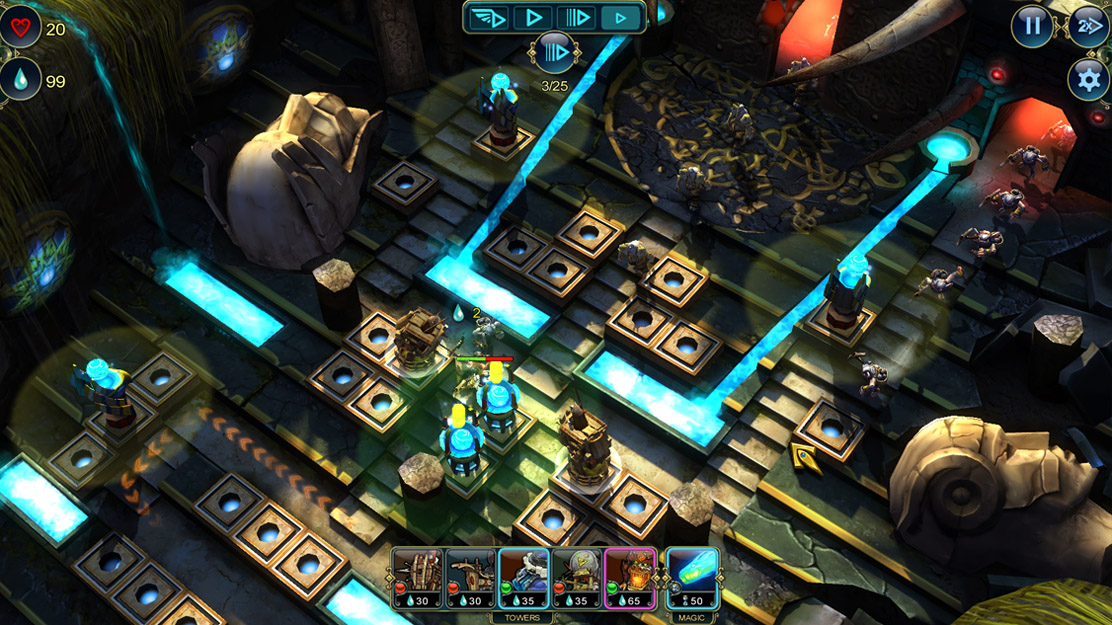The width and height of the screenshot is (1112, 625).
Task: Pick the blue cannon tower costing 35
Action: (524, 578)
